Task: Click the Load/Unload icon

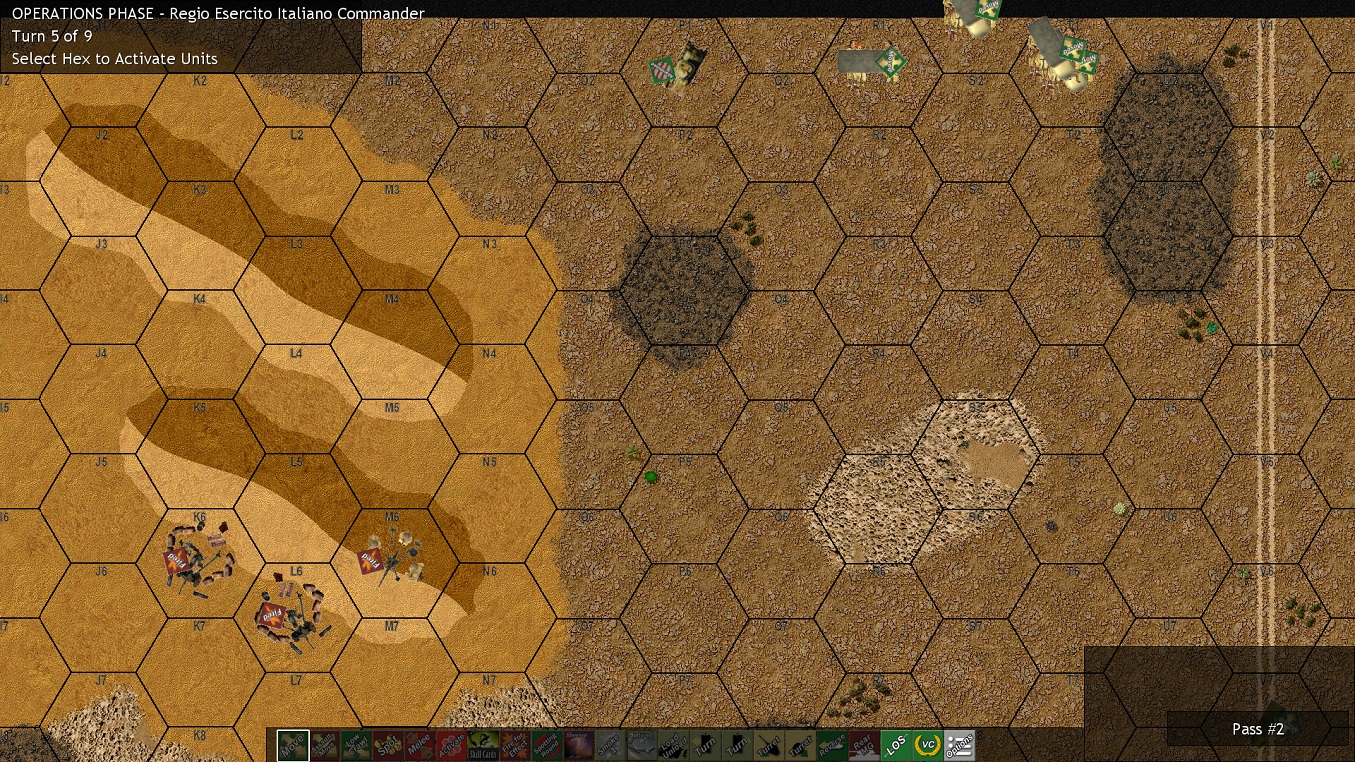Action: (x=672, y=745)
